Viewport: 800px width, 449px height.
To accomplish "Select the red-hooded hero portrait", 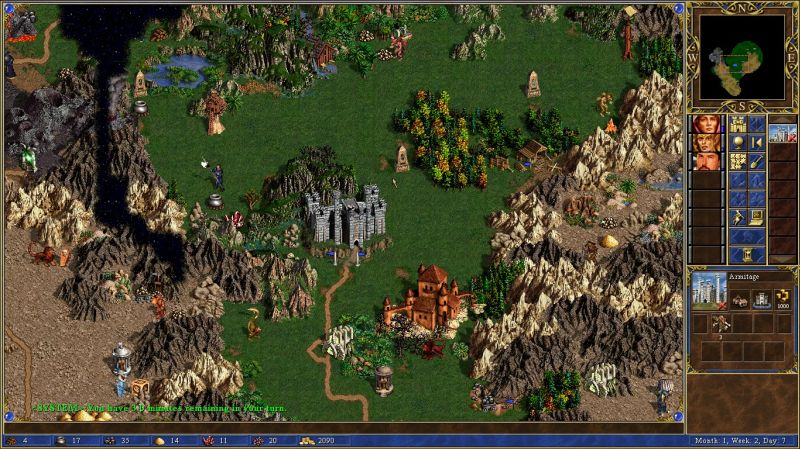I will pyautogui.click(x=704, y=125).
